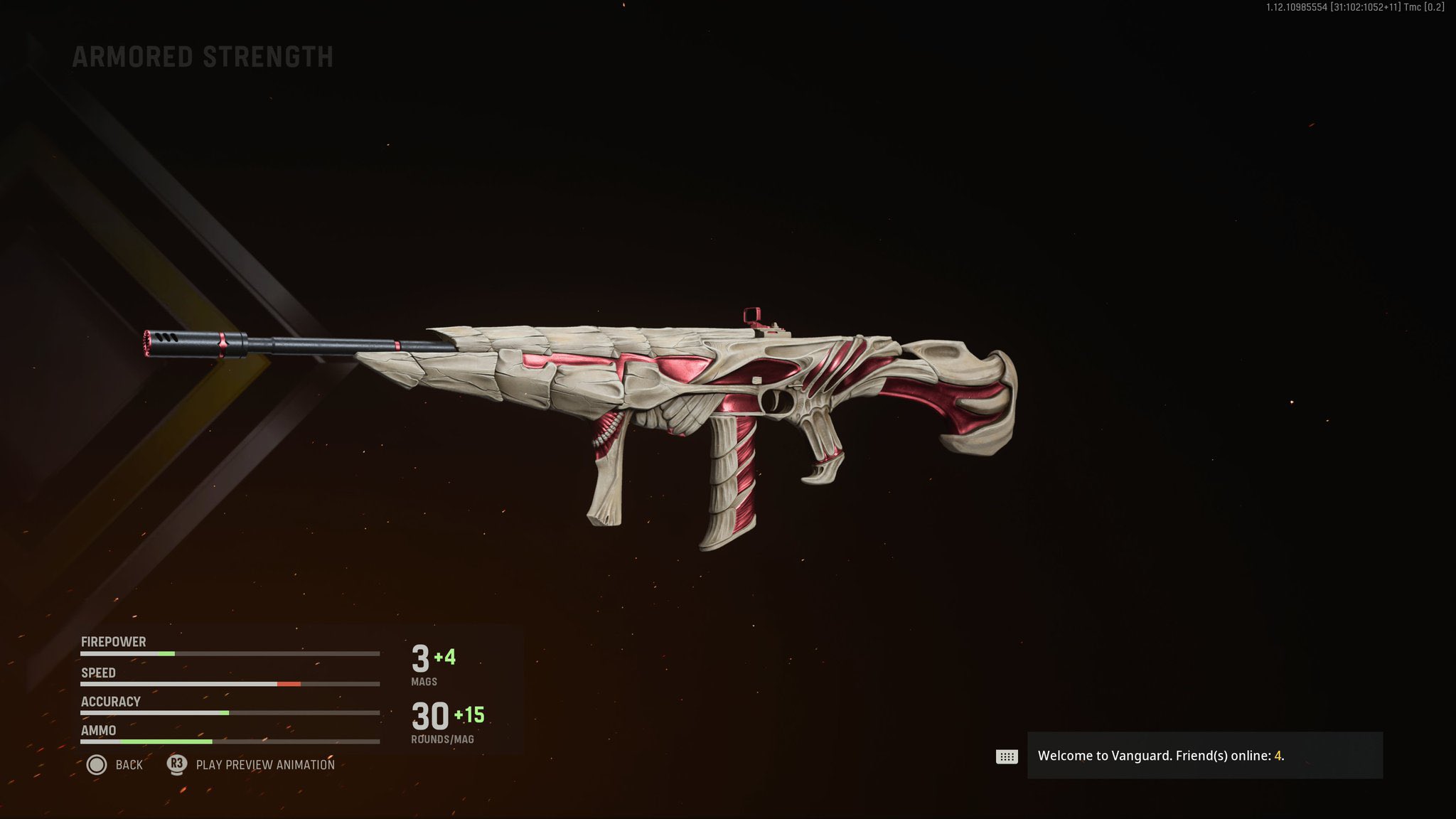Open the keyboard chat icon near the notification
The height and width of the screenshot is (819, 1456).
tap(1007, 756)
